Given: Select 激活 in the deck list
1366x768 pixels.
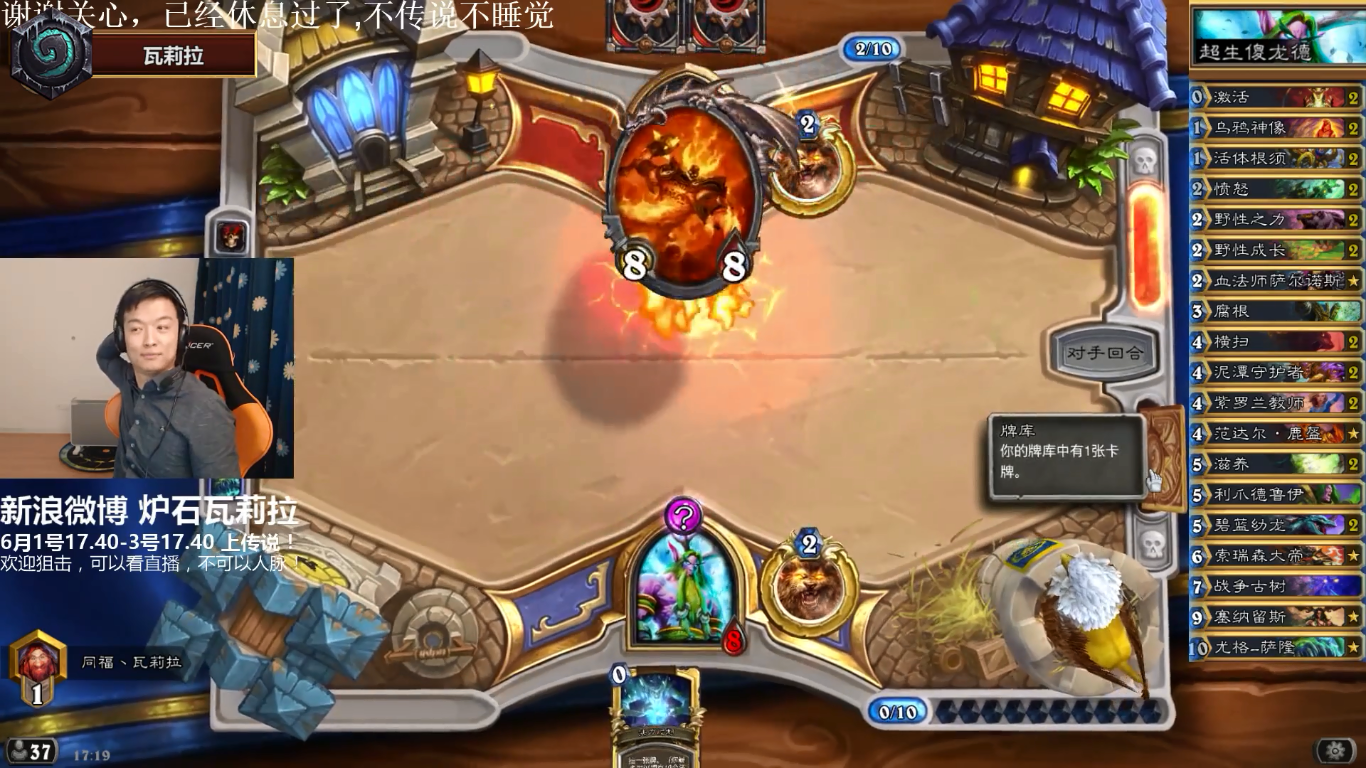Looking at the screenshot, I should click(x=1276, y=97).
